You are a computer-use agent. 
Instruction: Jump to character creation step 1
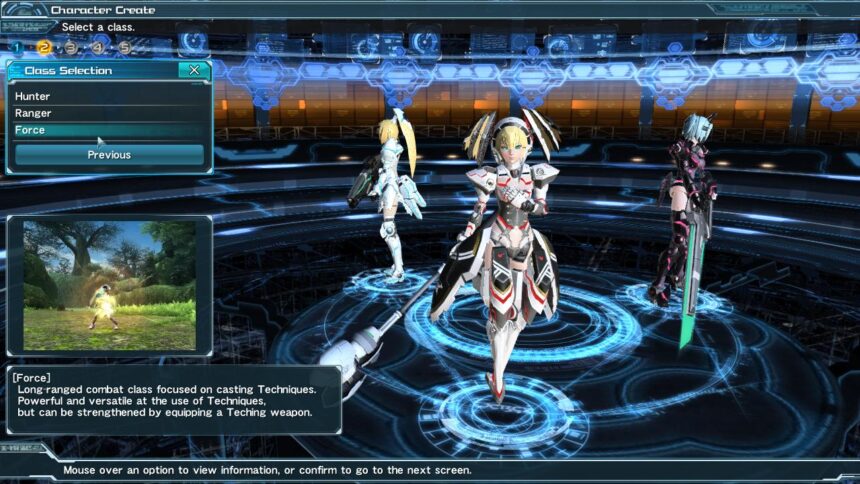pyautogui.click(x=17, y=47)
